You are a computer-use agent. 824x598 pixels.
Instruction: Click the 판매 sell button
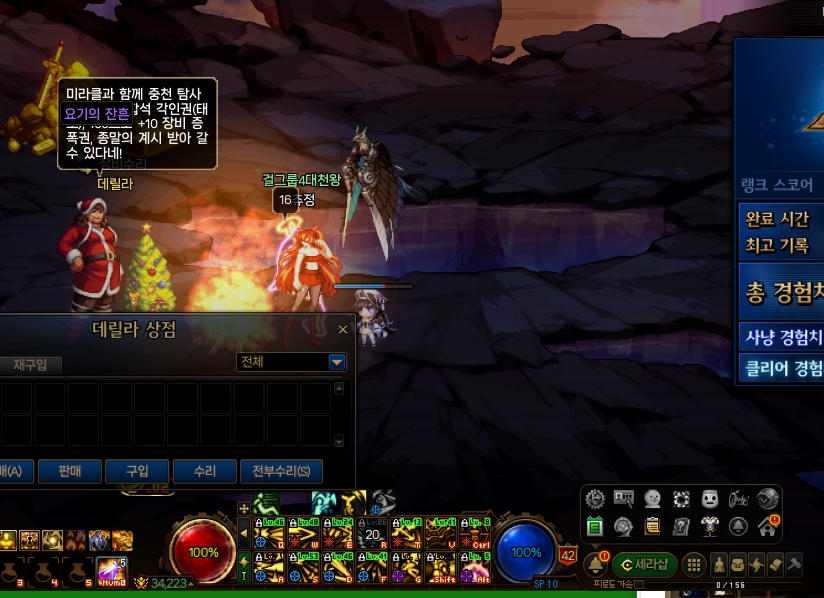pos(69,471)
